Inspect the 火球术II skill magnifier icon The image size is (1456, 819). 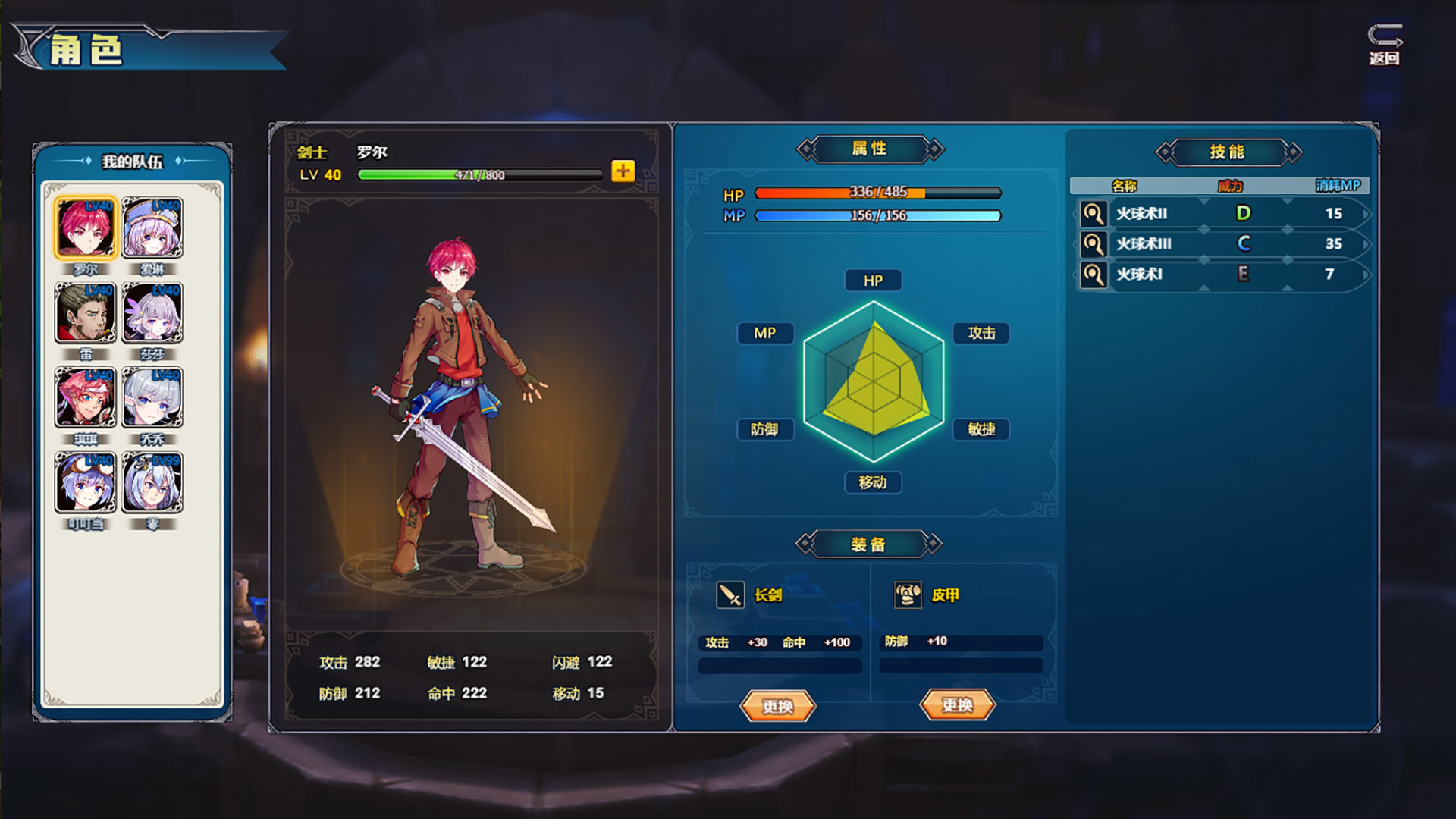1093,214
